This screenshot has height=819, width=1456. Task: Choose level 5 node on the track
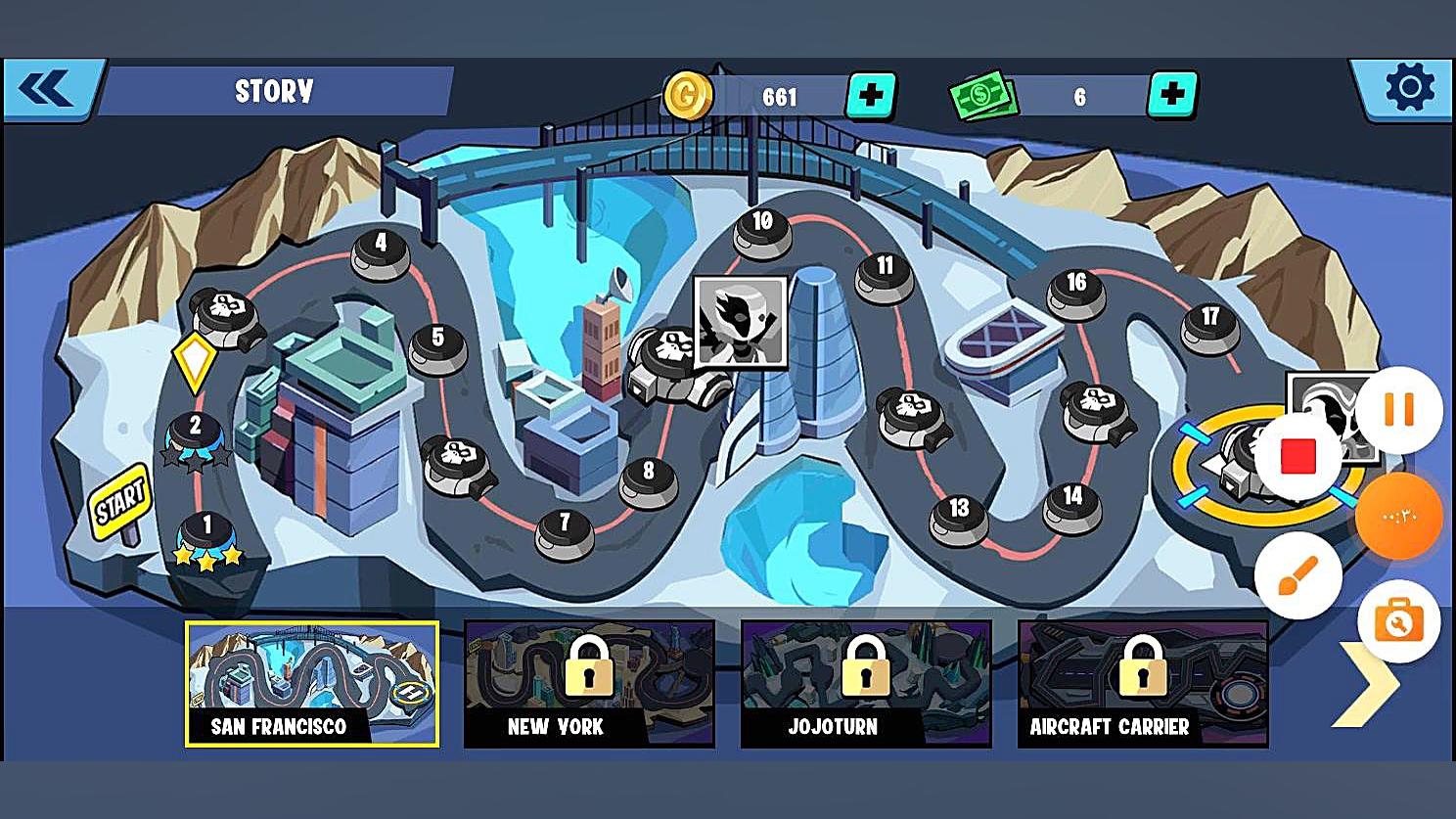437,344
